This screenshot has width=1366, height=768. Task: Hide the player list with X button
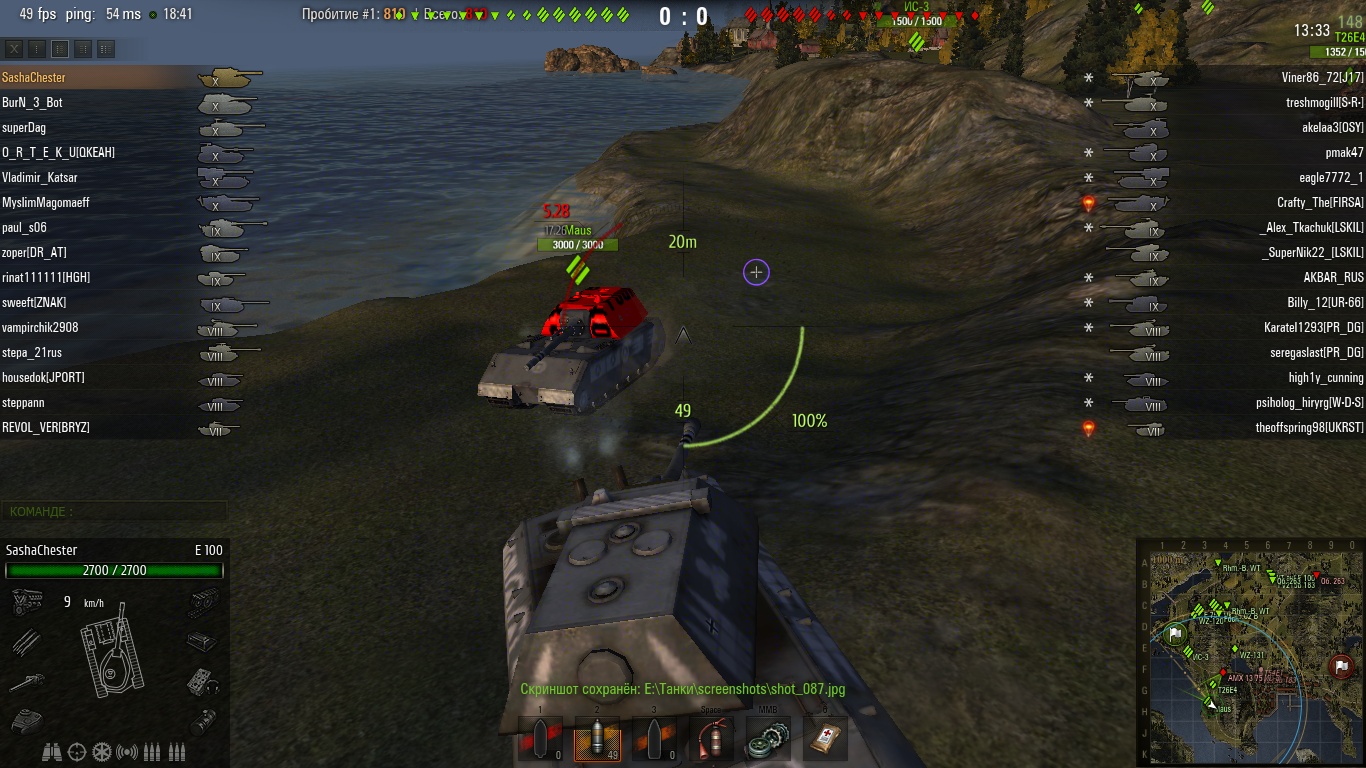[14, 48]
